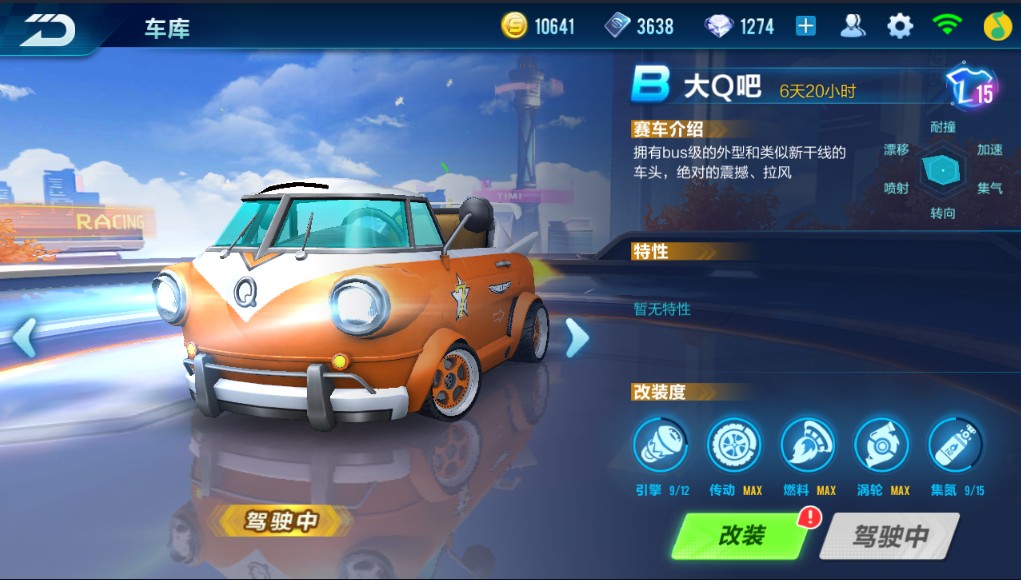The width and height of the screenshot is (1021, 580).
Task: Open the gear settings menu
Action: (900, 27)
